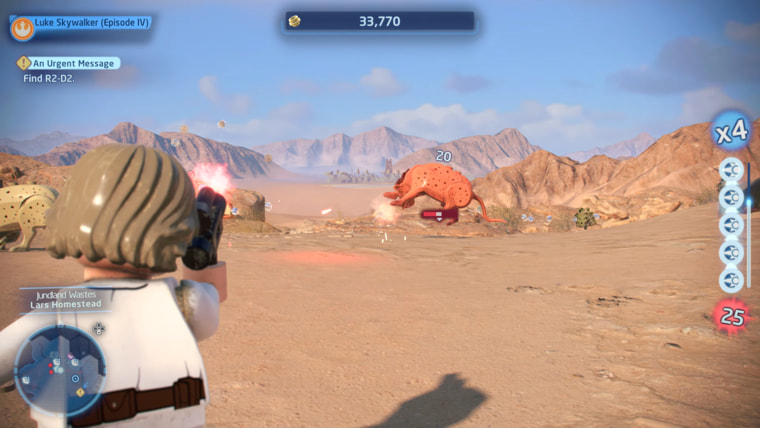Select the Luke Skywalker (Episode IV) name banner
760x428 pixels.
[x=92, y=22]
